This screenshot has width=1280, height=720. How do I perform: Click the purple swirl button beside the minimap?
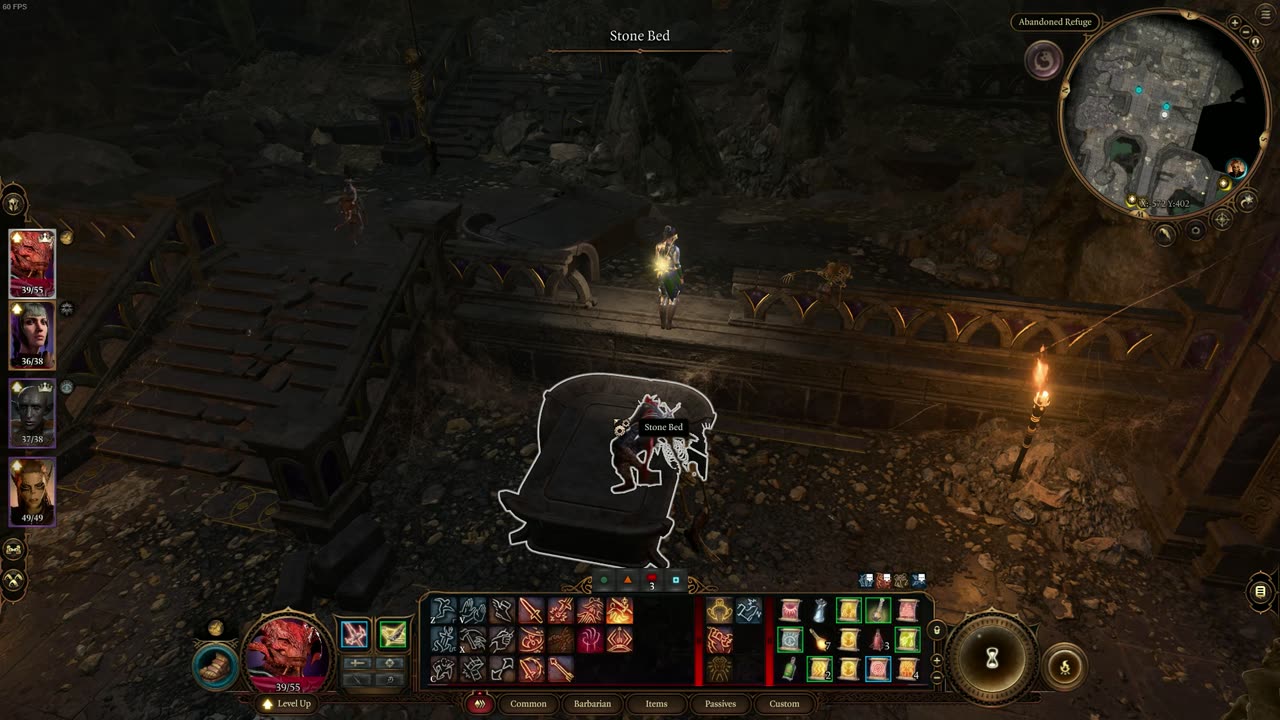(1044, 61)
